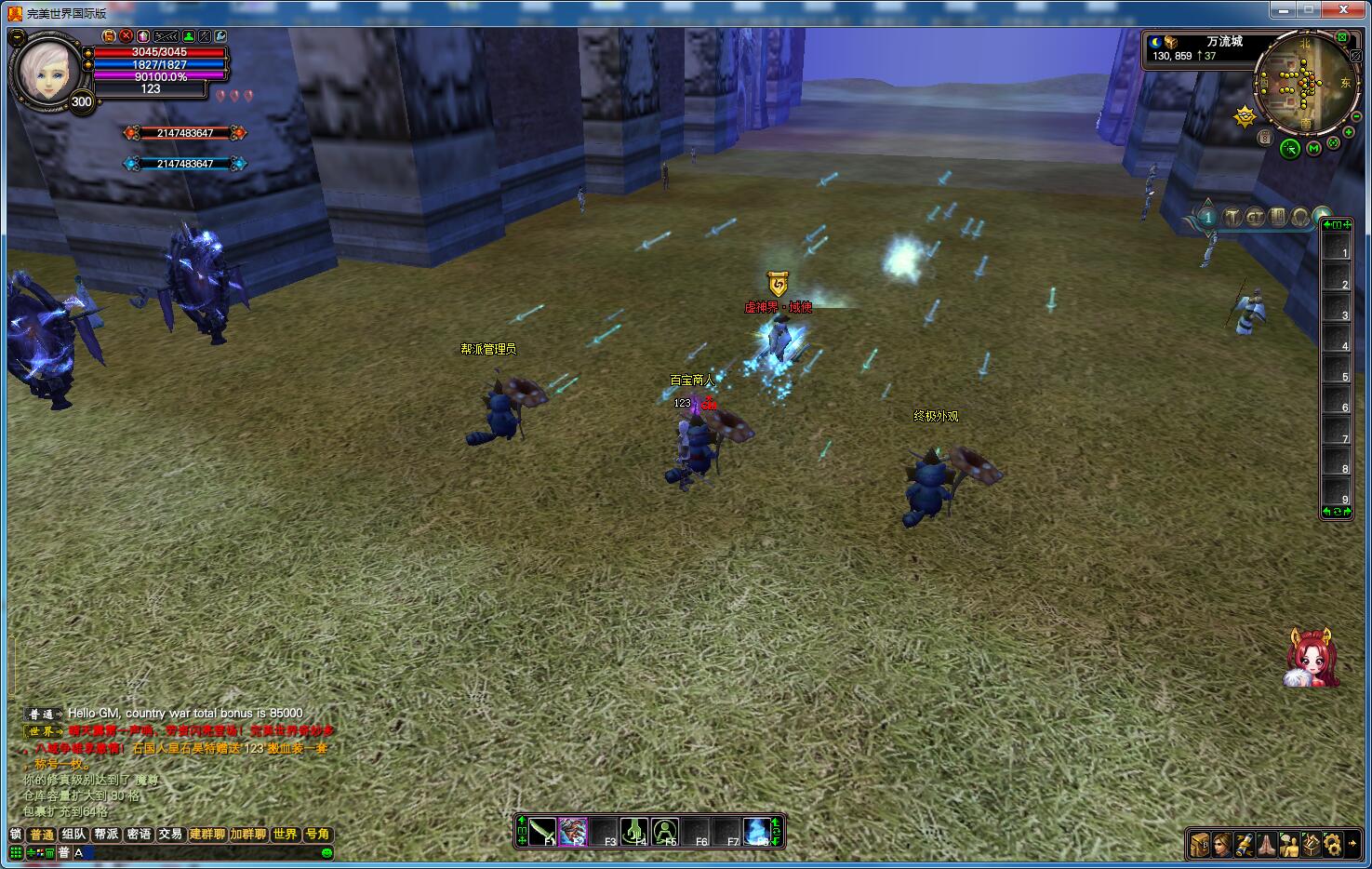Switch to the 组队 chat tab
The height and width of the screenshot is (869, 1372).
tap(73, 835)
